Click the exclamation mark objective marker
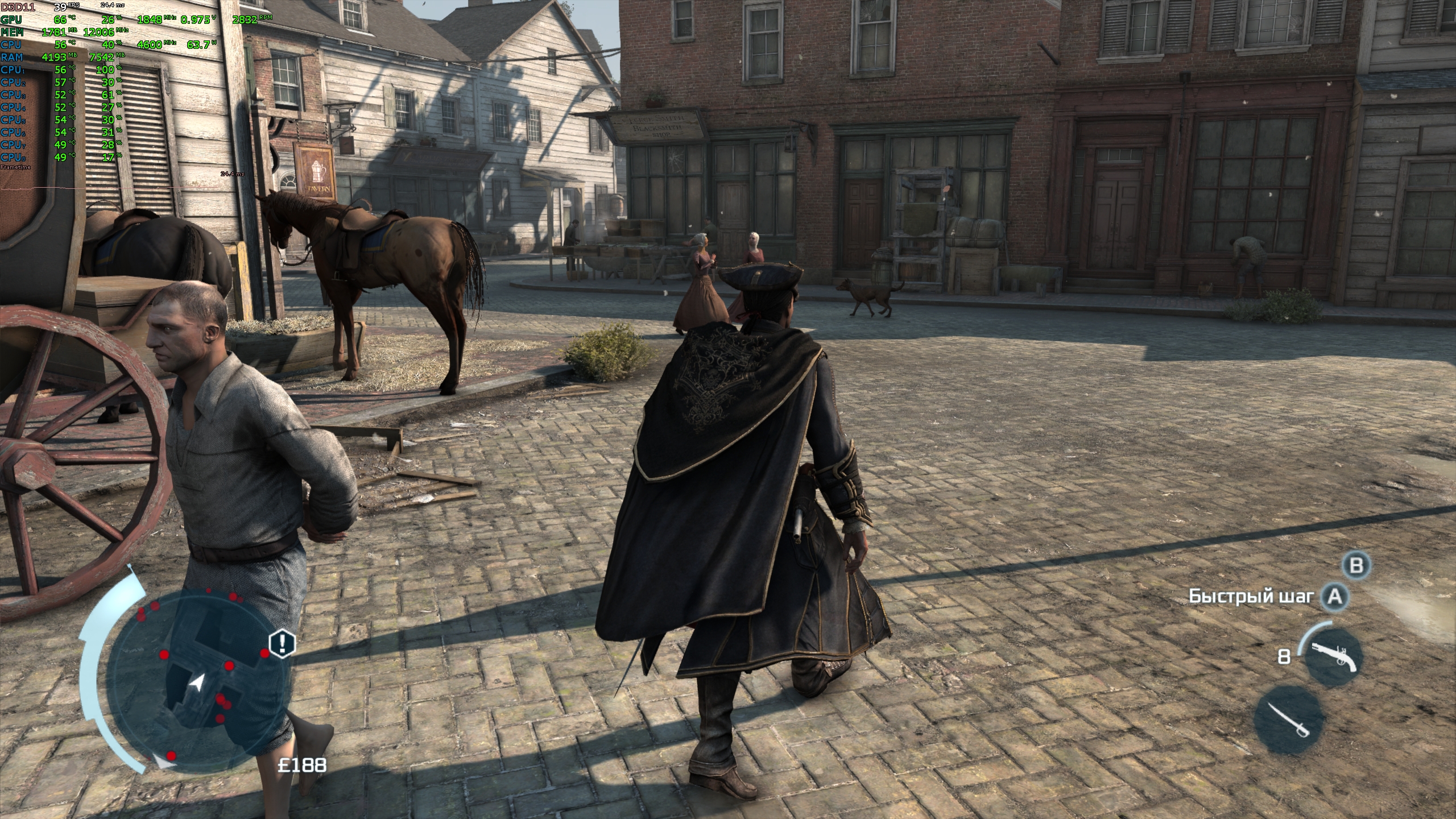This screenshot has width=1456, height=819. pyautogui.click(x=282, y=643)
